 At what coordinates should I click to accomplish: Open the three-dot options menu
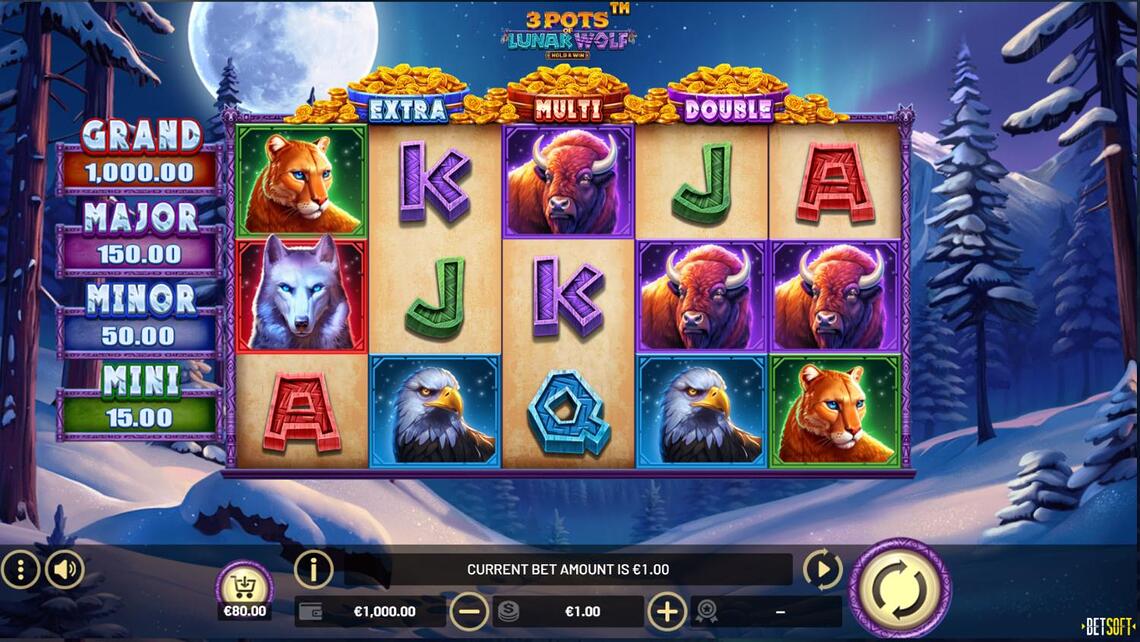pyautogui.click(x=20, y=570)
